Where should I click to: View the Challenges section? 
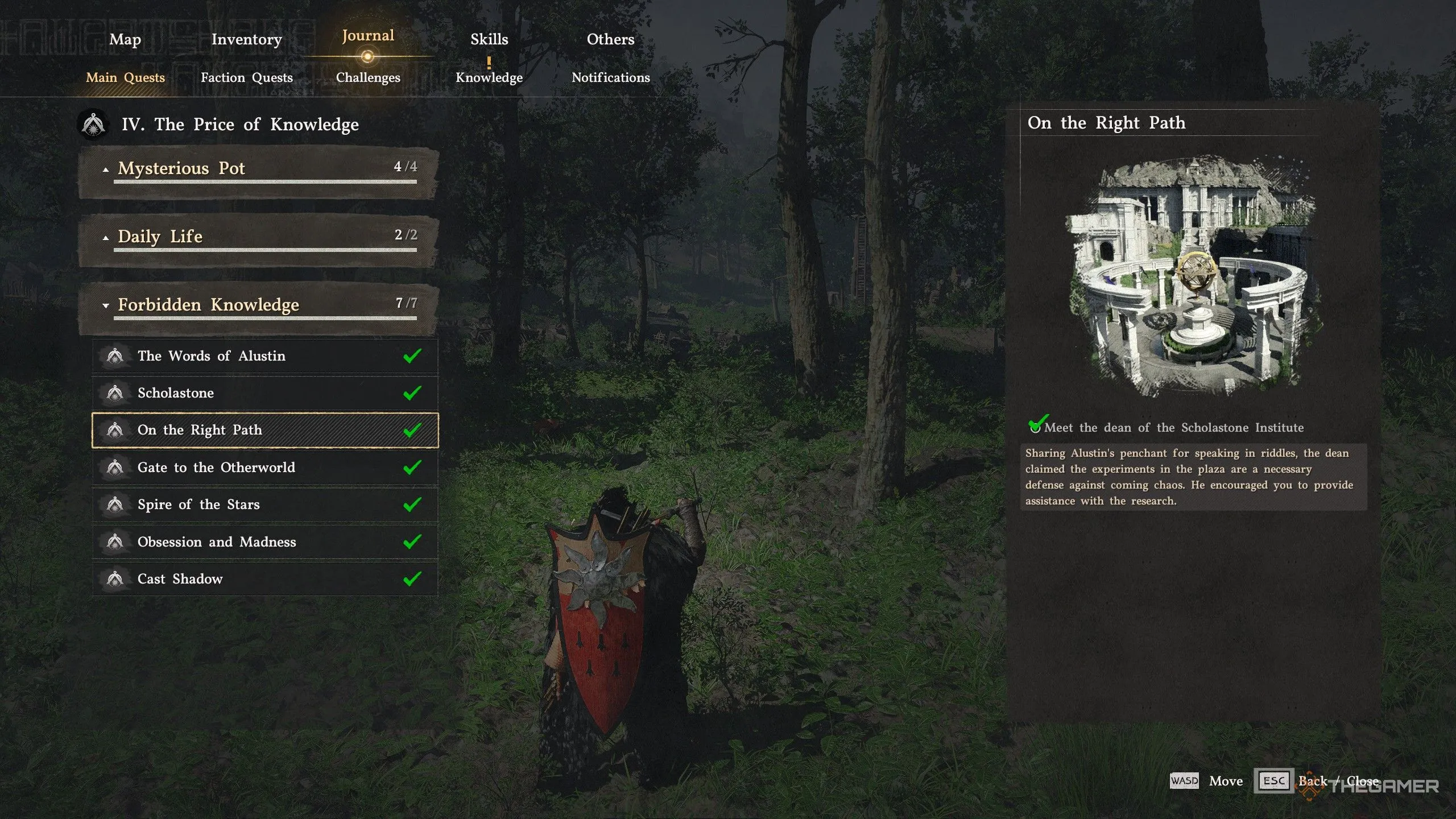click(368, 77)
